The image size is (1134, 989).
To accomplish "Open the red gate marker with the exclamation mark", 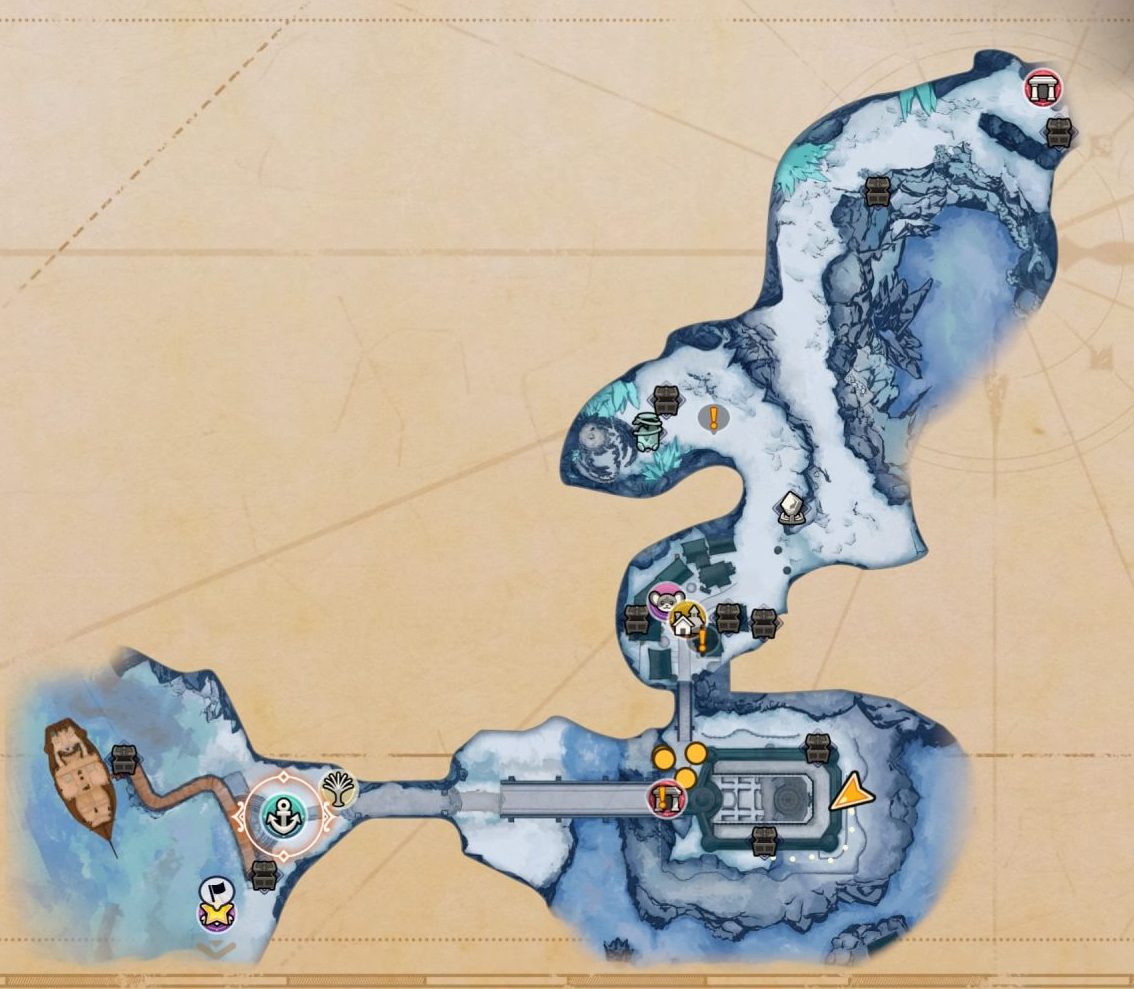I will click(663, 799).
